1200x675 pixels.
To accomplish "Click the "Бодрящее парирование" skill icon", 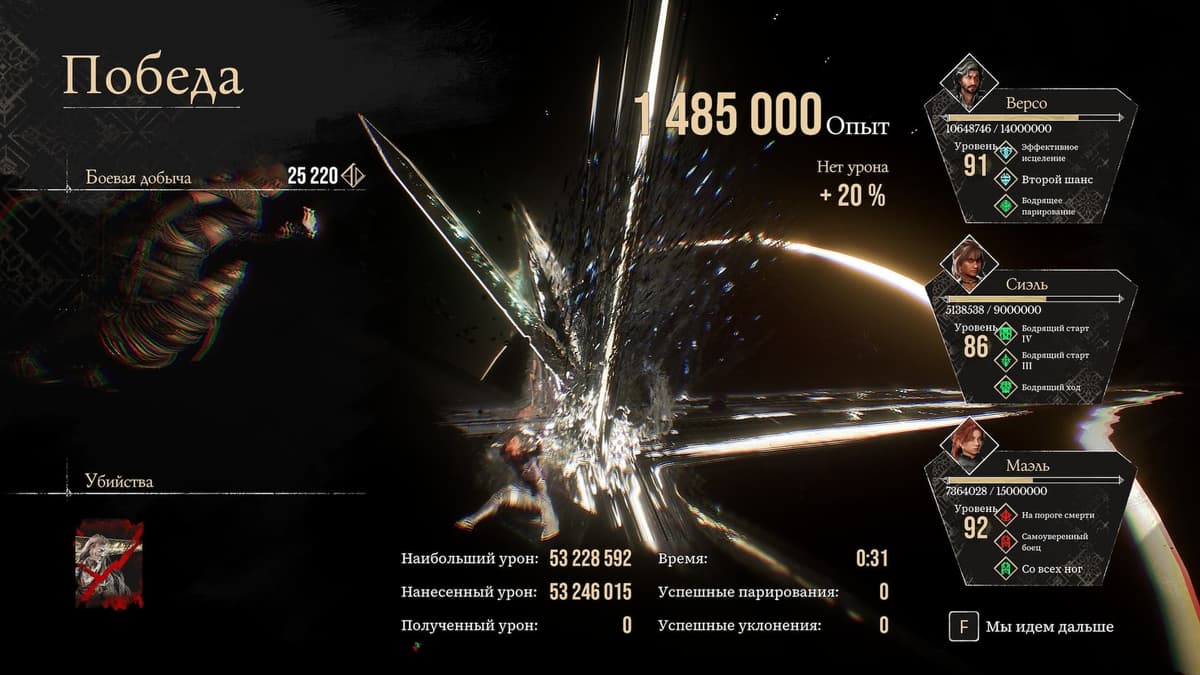I will 1005,206.
